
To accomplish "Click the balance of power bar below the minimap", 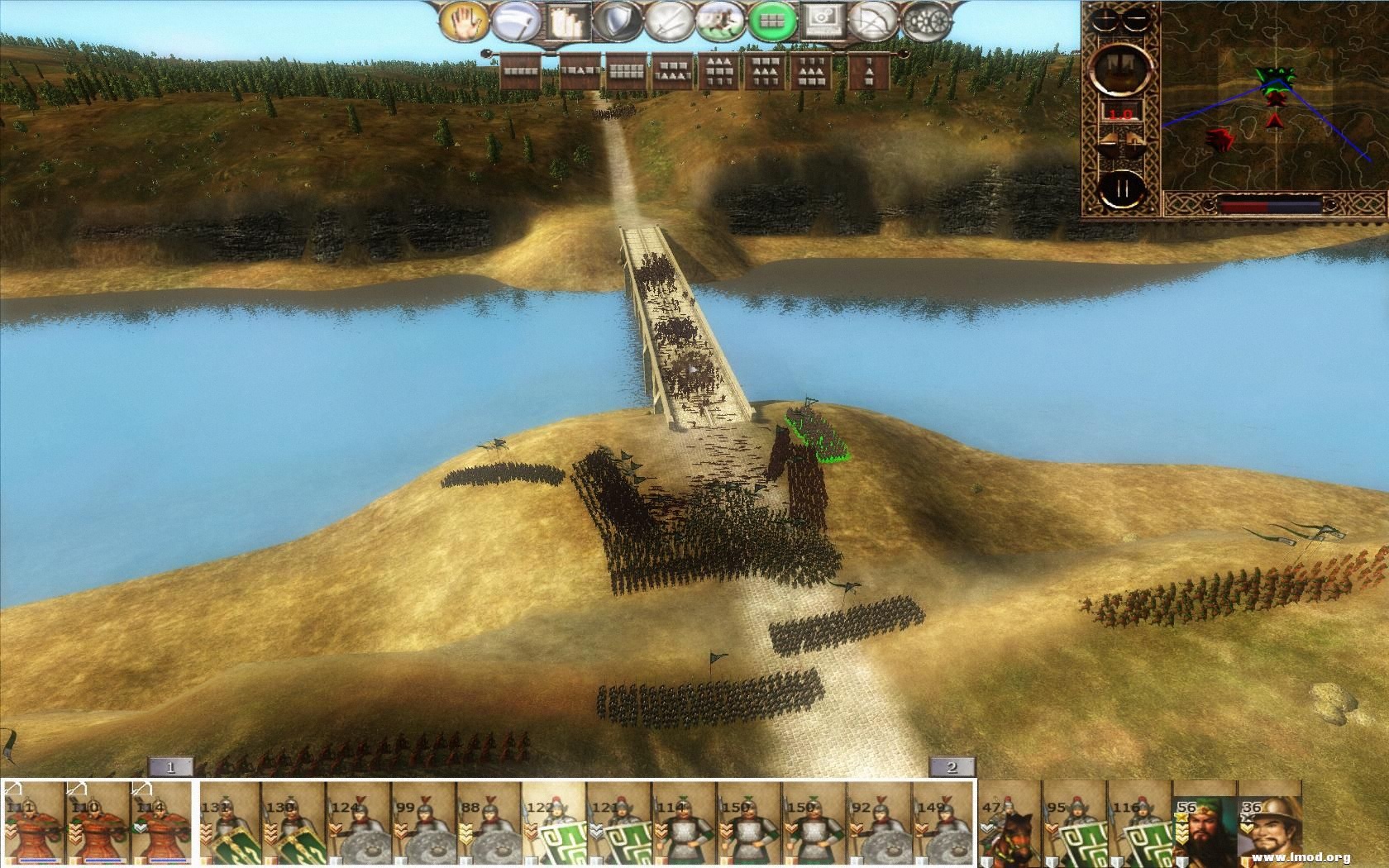I will point(1271,204).
